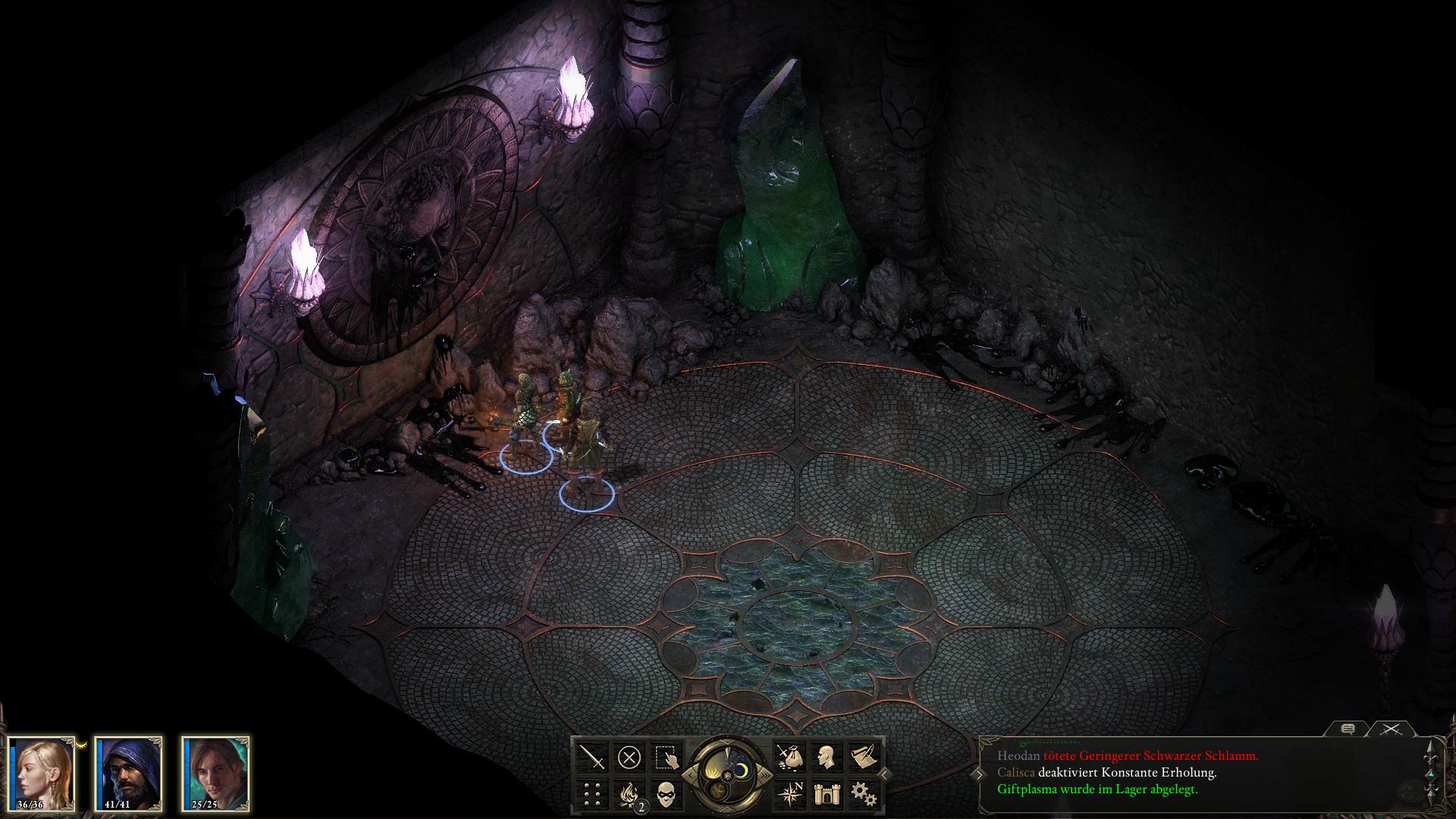Click the right chevron to fast-forward time
The height and width of the screenshot is (819, 1456).
click(x=764, y=775)
